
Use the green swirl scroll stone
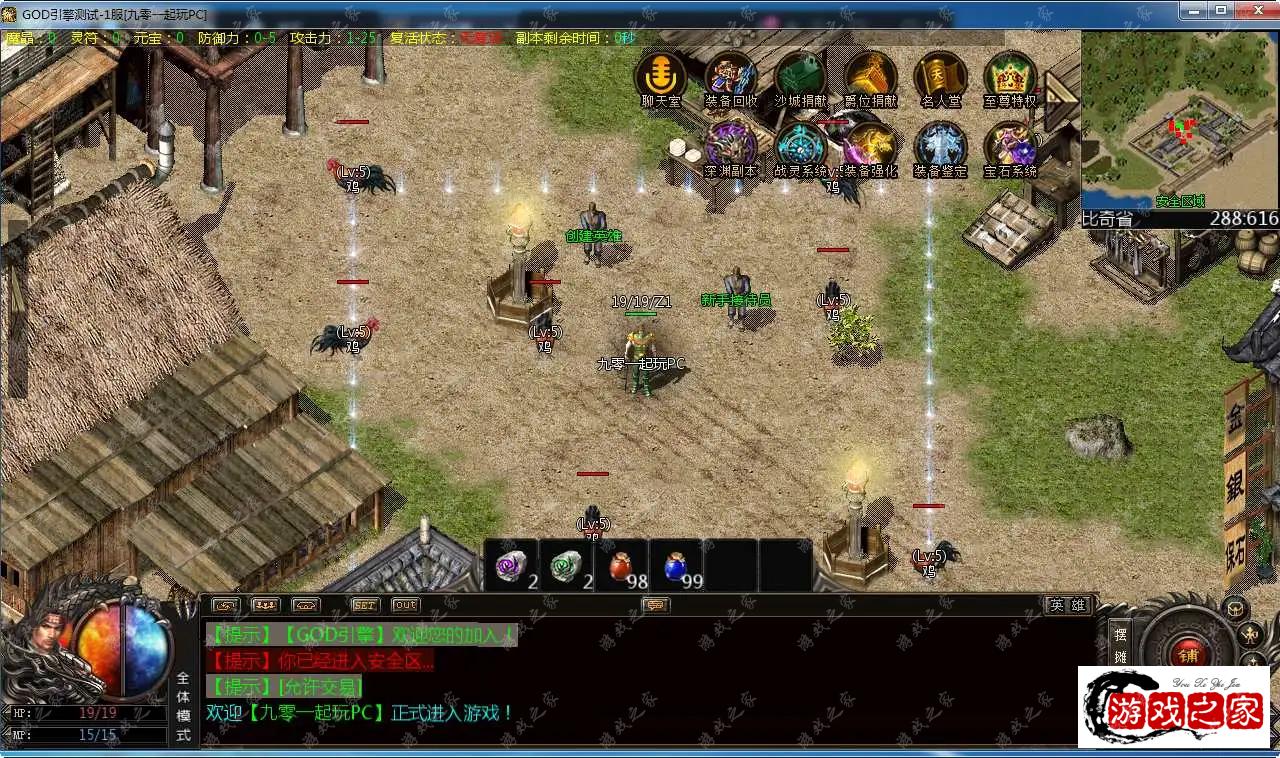point(566,566)
